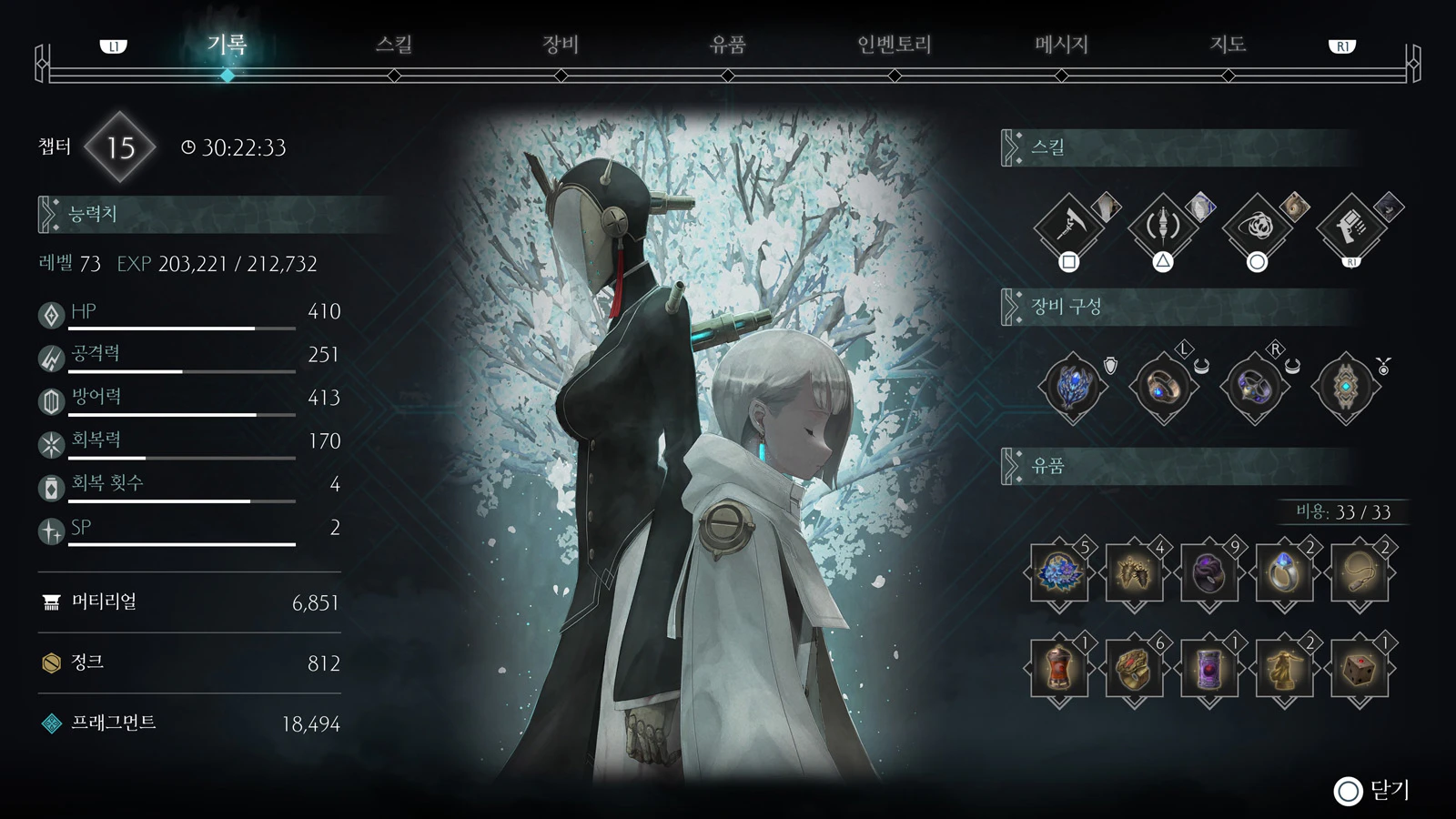The image size is (1456, 819).
Task: Select the purple vial relic icon
Action: 1208,671
